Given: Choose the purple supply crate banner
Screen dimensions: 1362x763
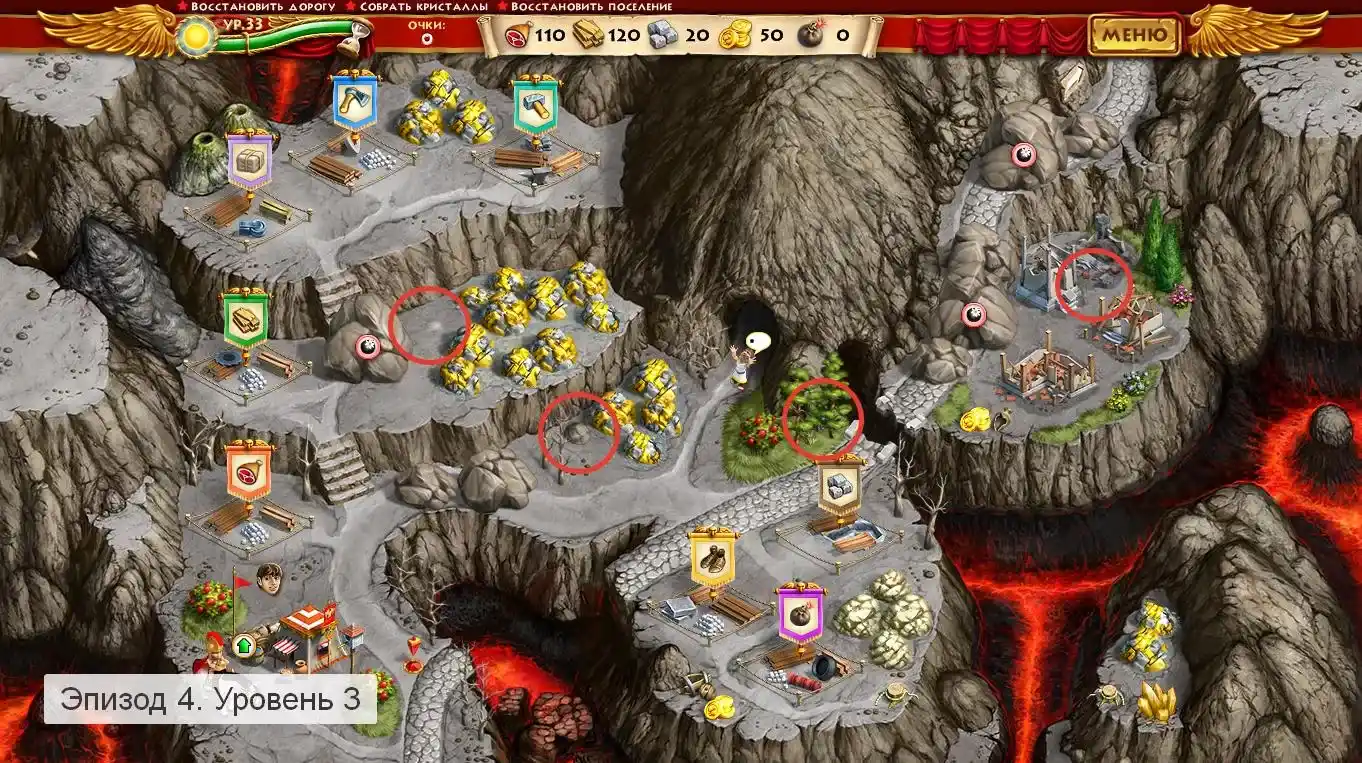Looking at the screenshot, I should [250, 161].
